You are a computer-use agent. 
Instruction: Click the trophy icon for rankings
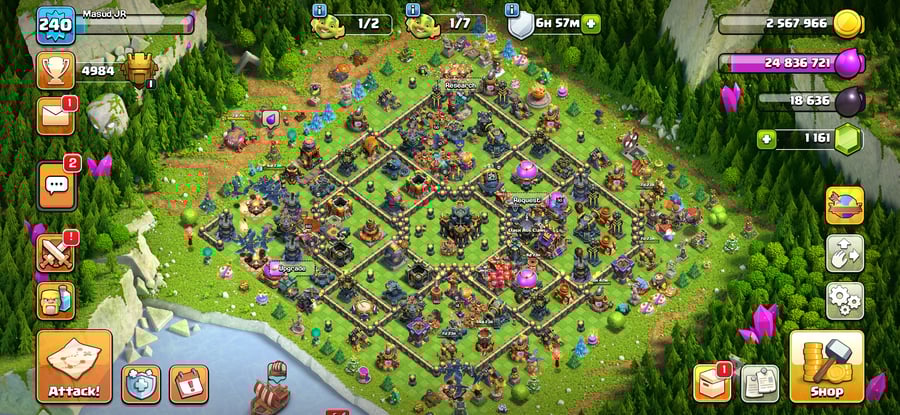[55, 69]
